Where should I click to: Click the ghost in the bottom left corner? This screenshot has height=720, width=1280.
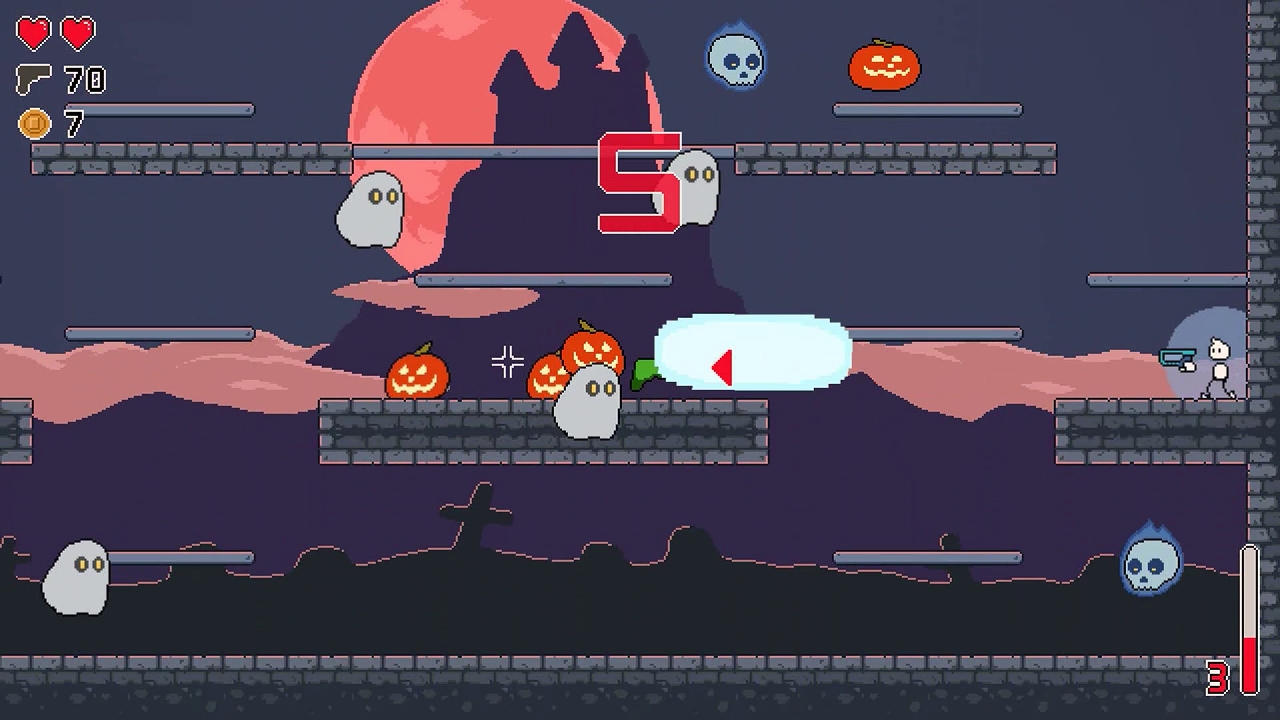[x=75, y=578]
